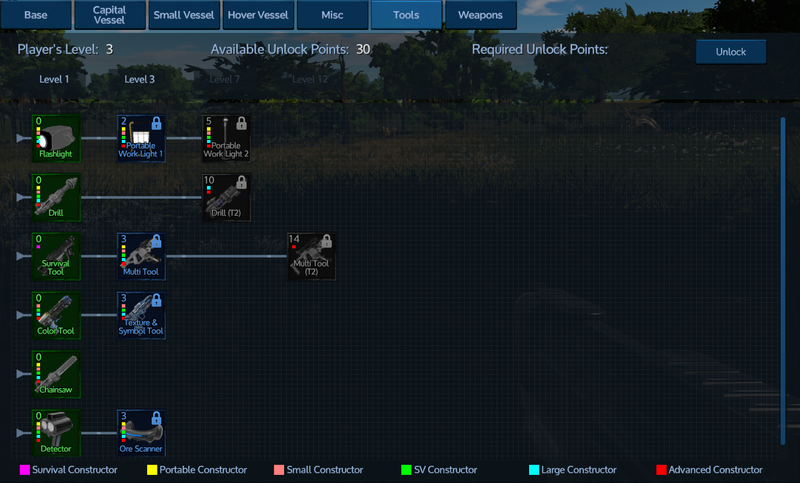Open the Weapons tab
800x483 pixels.
[480, 15]
